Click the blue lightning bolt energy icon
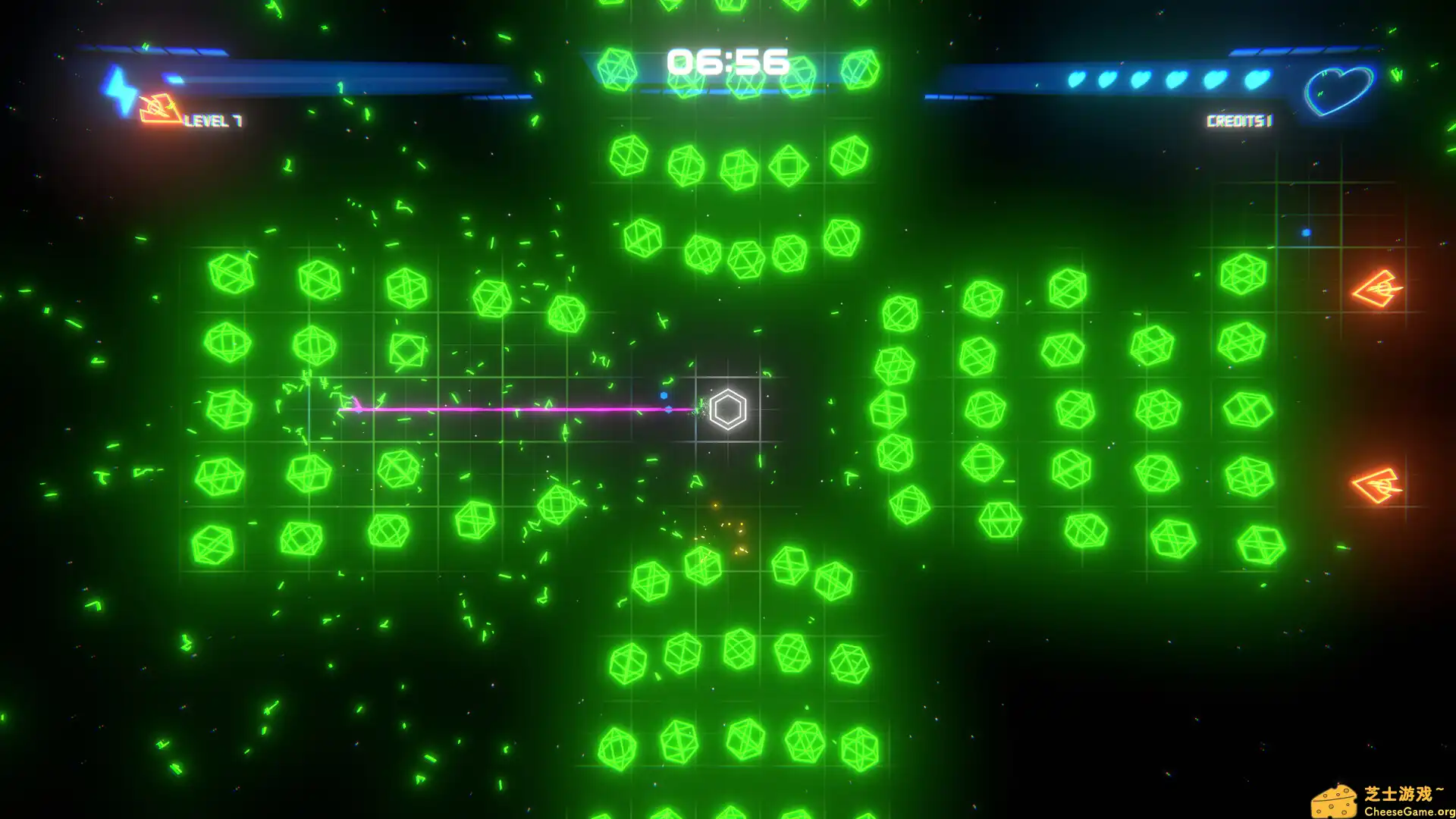Image resolution: width=1456 pixels, height=819 pixels. [118, 89]
